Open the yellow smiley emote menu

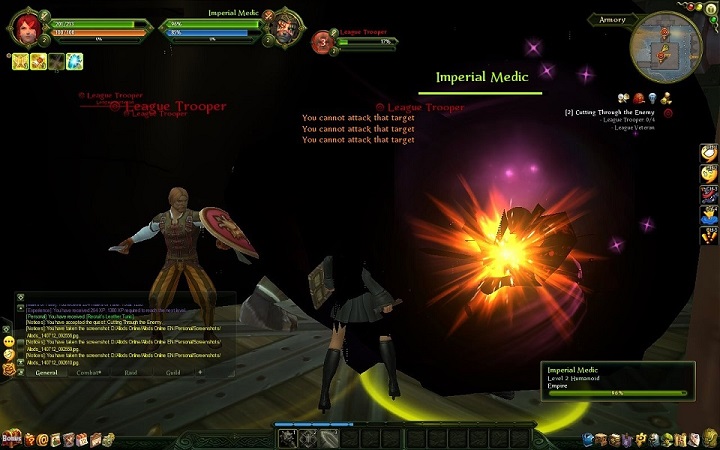[x=9, y=354]
